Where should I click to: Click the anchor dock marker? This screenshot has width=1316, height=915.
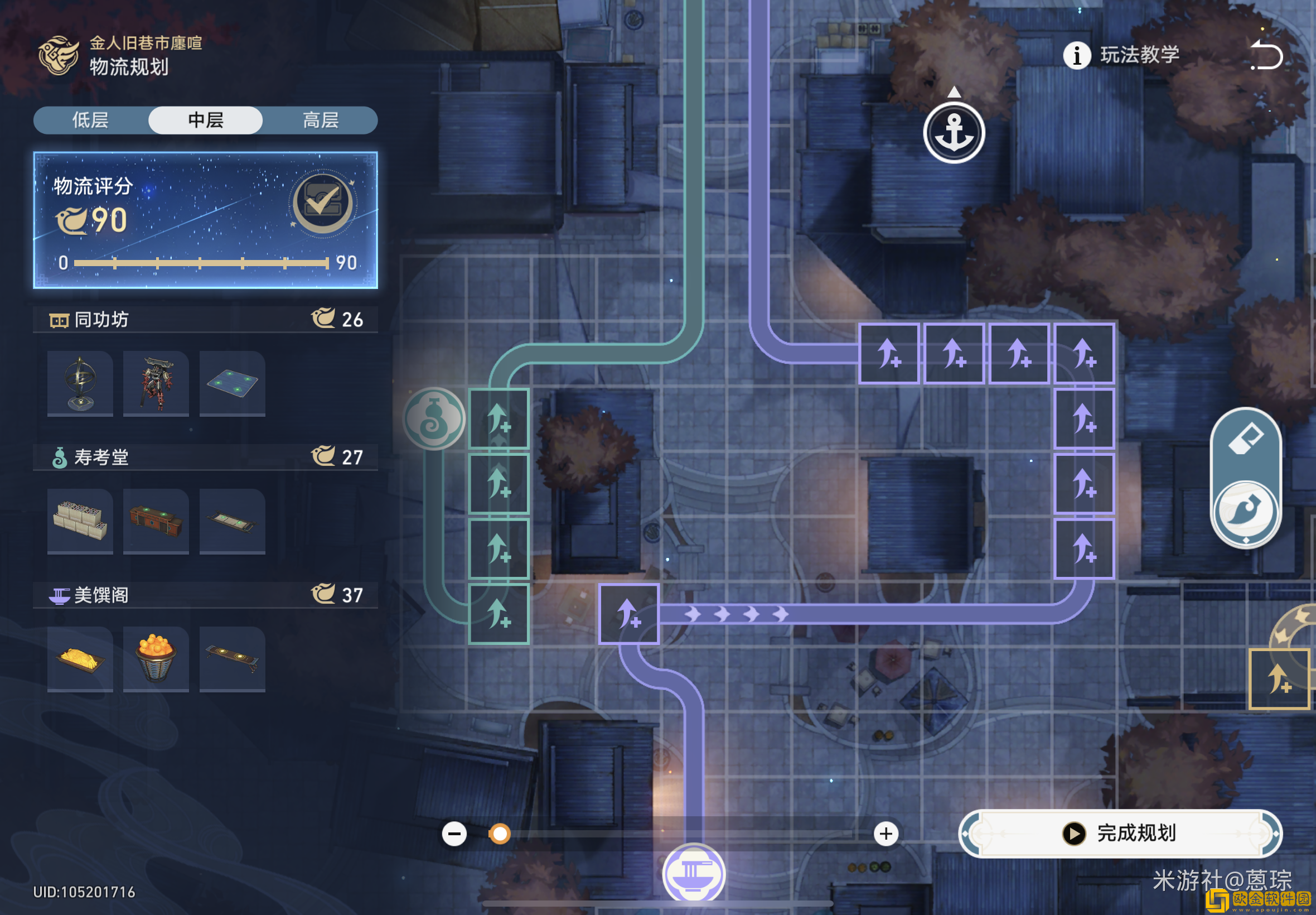(954, 133)
